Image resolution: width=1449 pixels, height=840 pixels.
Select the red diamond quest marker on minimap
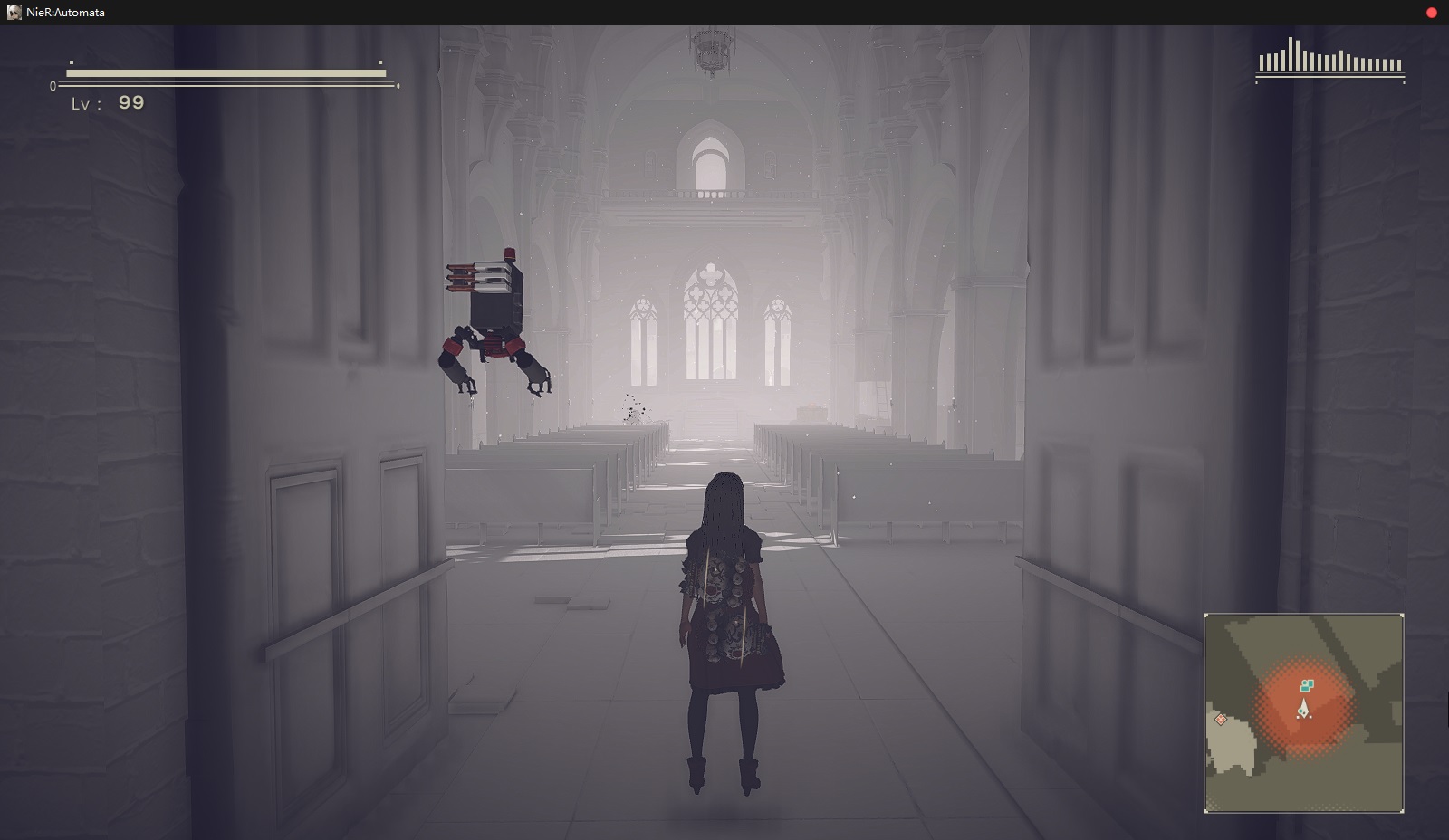coord(1221,720)
